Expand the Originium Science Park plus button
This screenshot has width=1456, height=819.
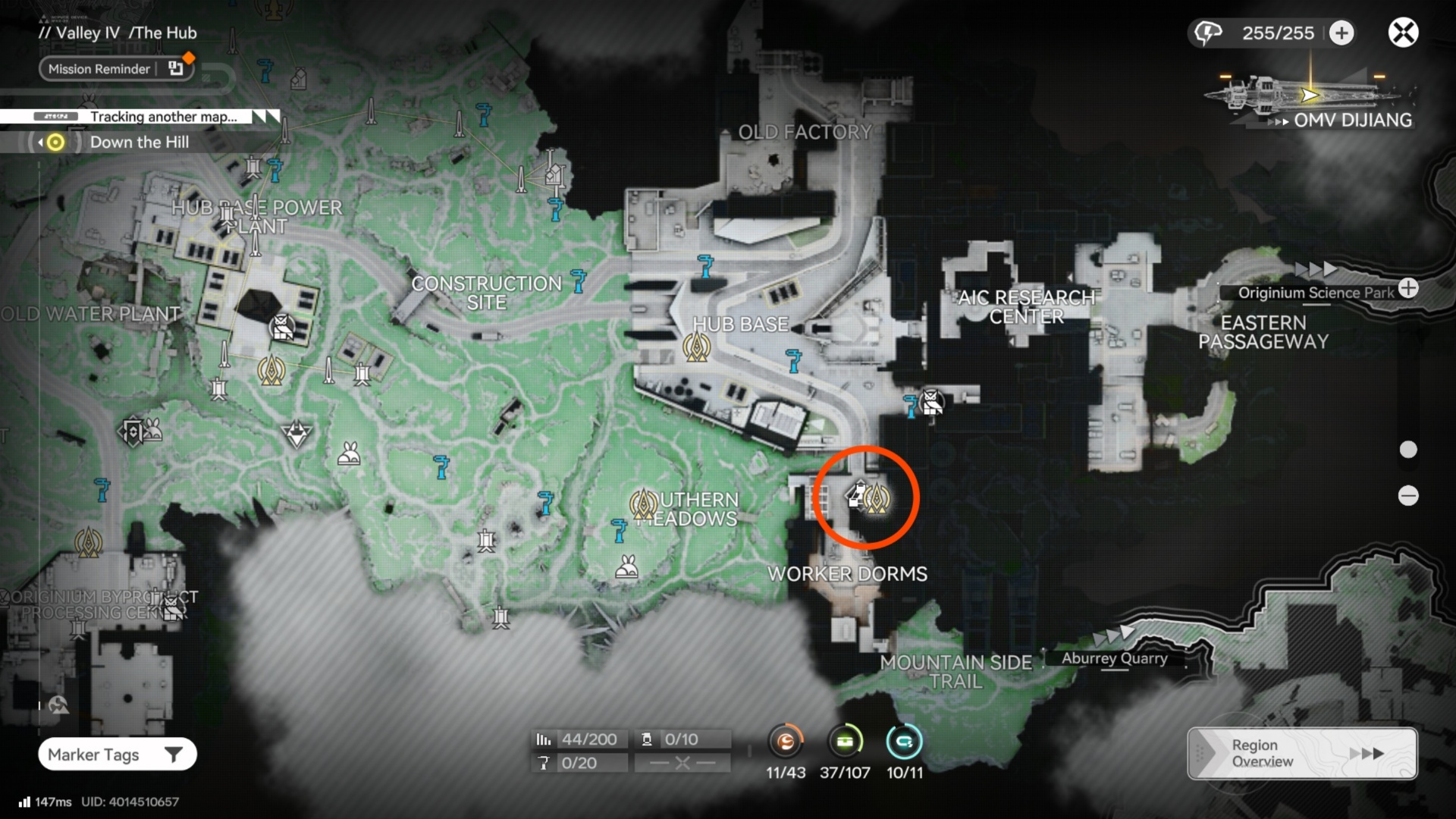click(1408, 288)
